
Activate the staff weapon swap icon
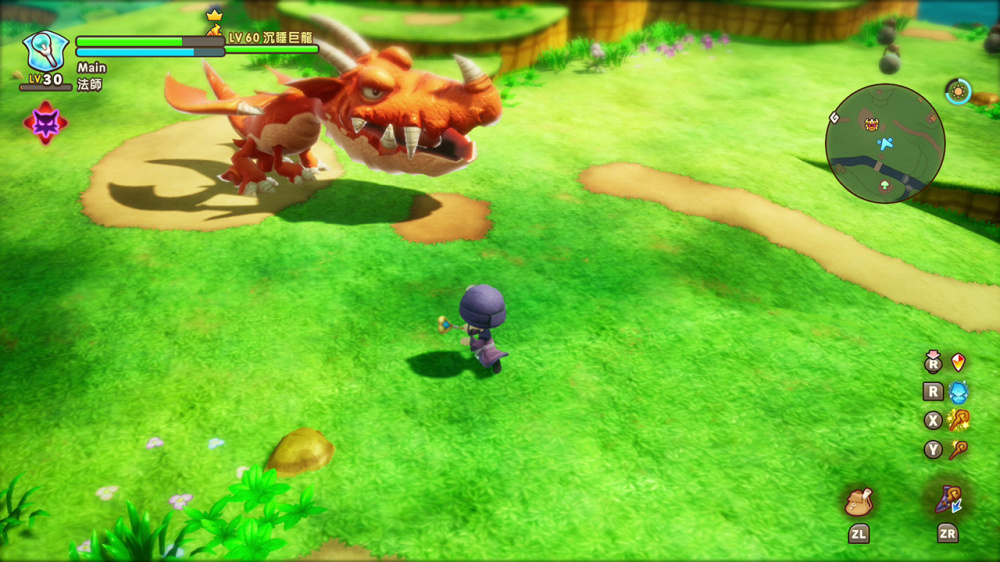click(948, 499)
